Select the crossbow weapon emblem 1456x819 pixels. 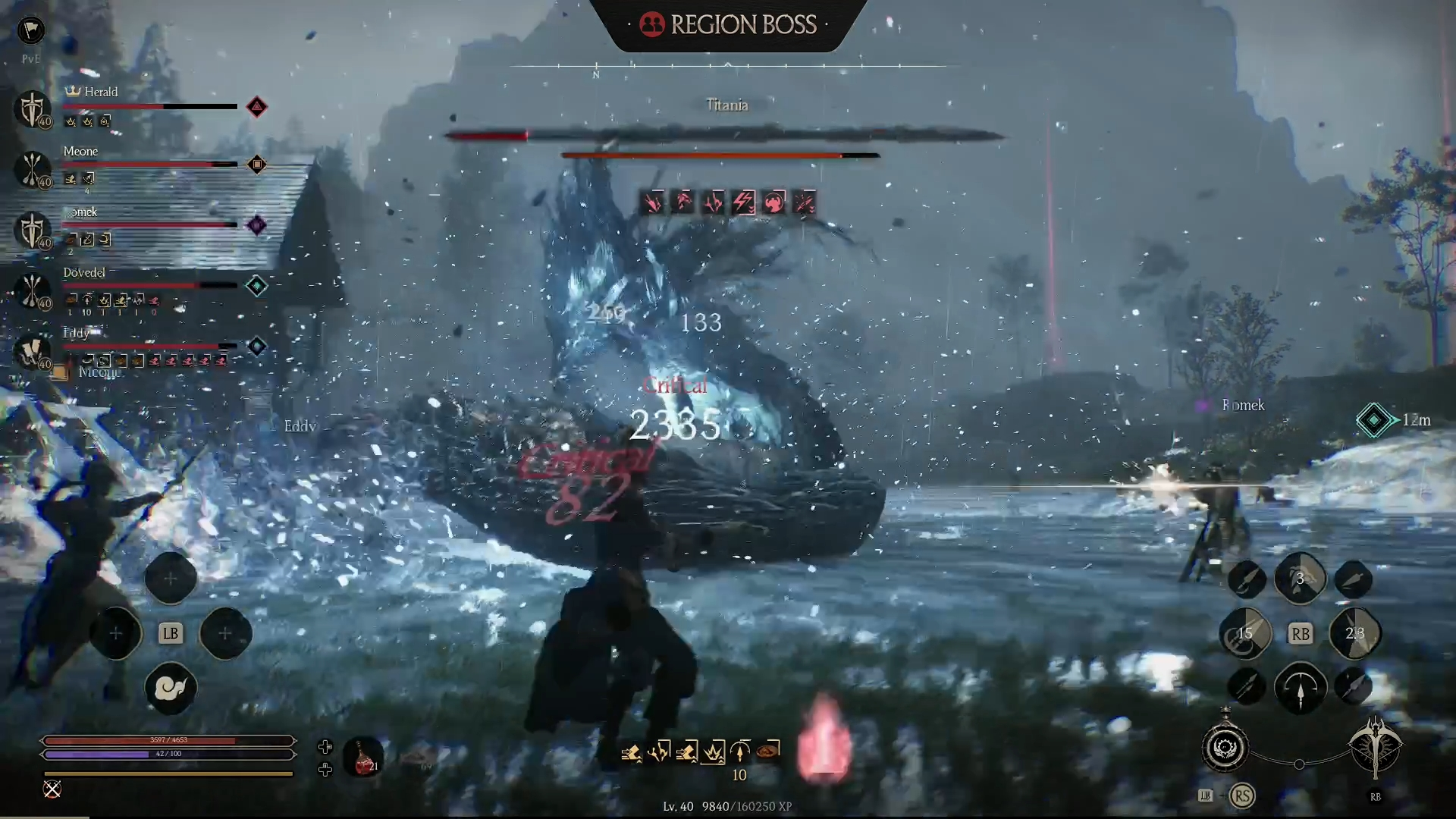tap(1375, 748)
